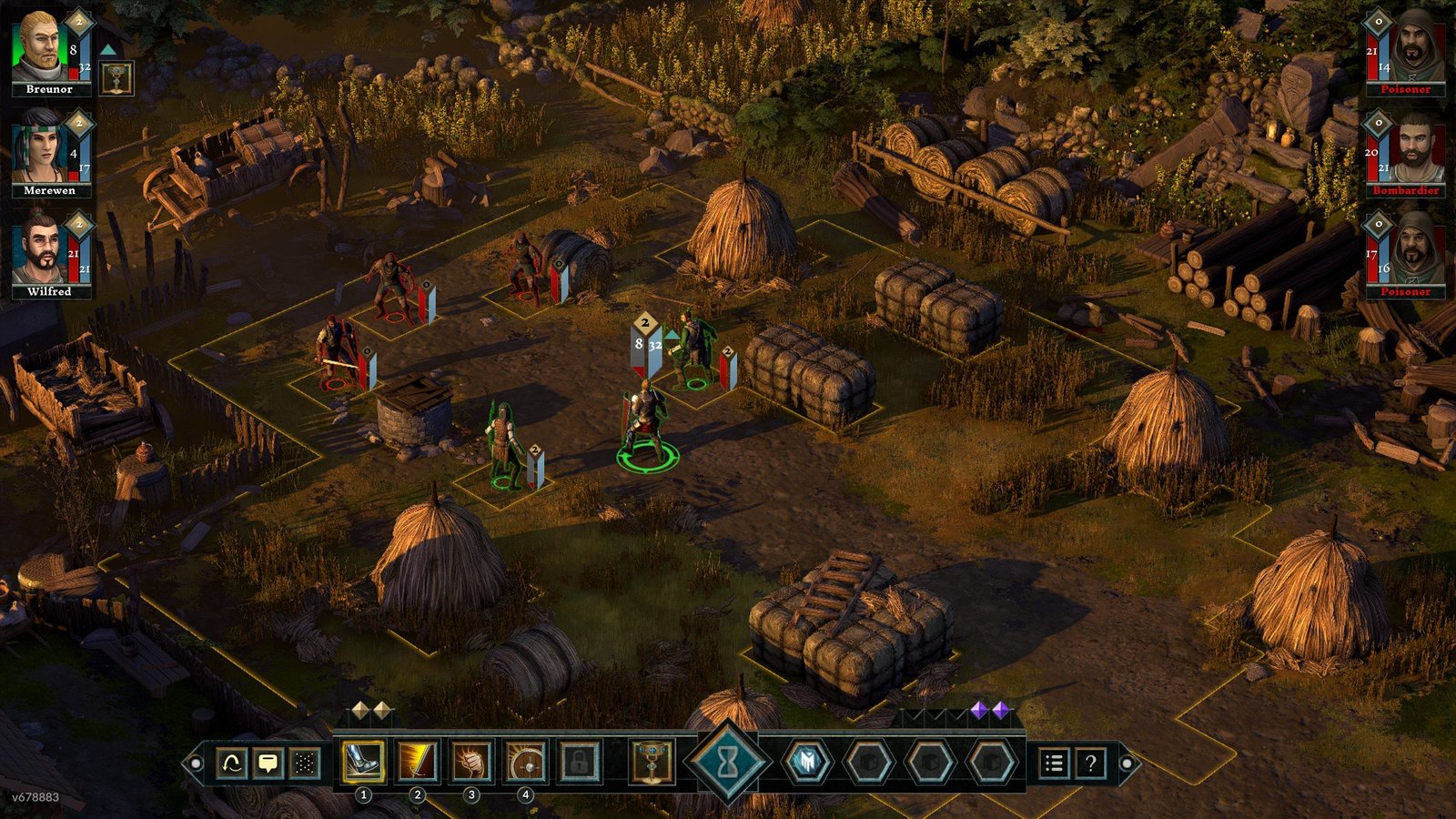End turn with the hourglass button
1456x819 pixels.
(x=728, y=763)
